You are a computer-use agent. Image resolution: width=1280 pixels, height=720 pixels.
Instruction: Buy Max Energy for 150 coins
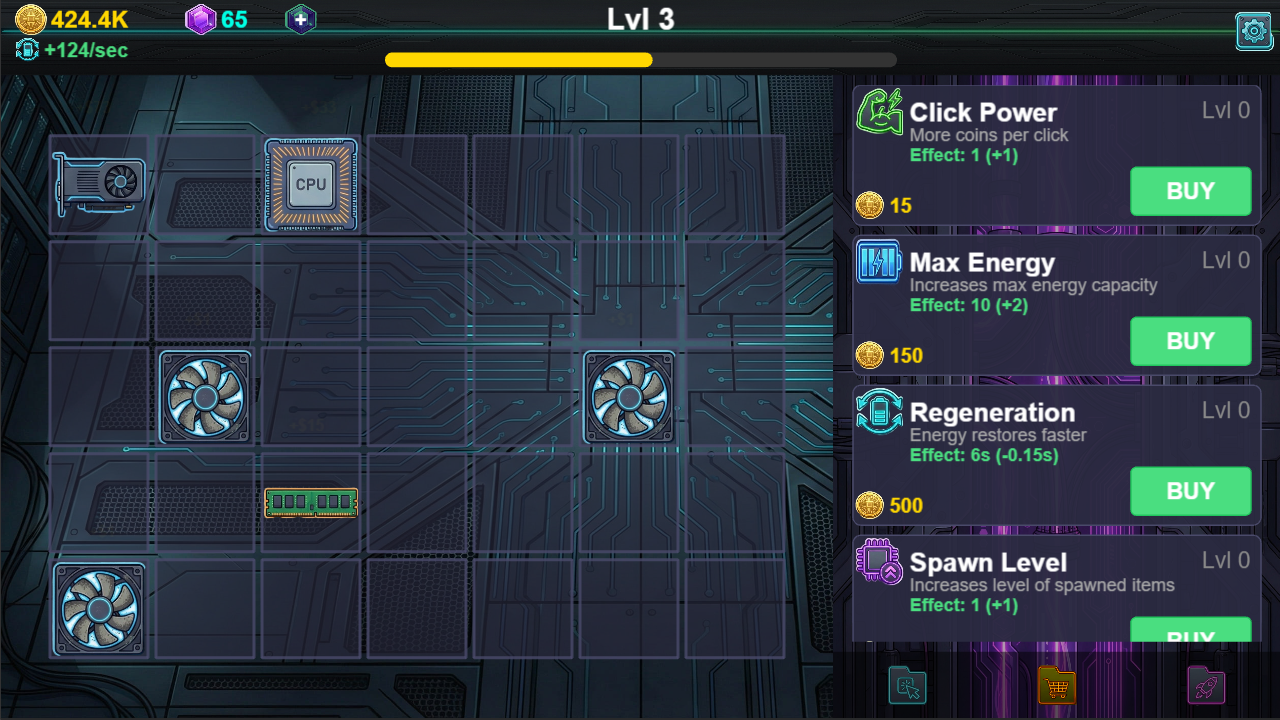point(1190,341)
